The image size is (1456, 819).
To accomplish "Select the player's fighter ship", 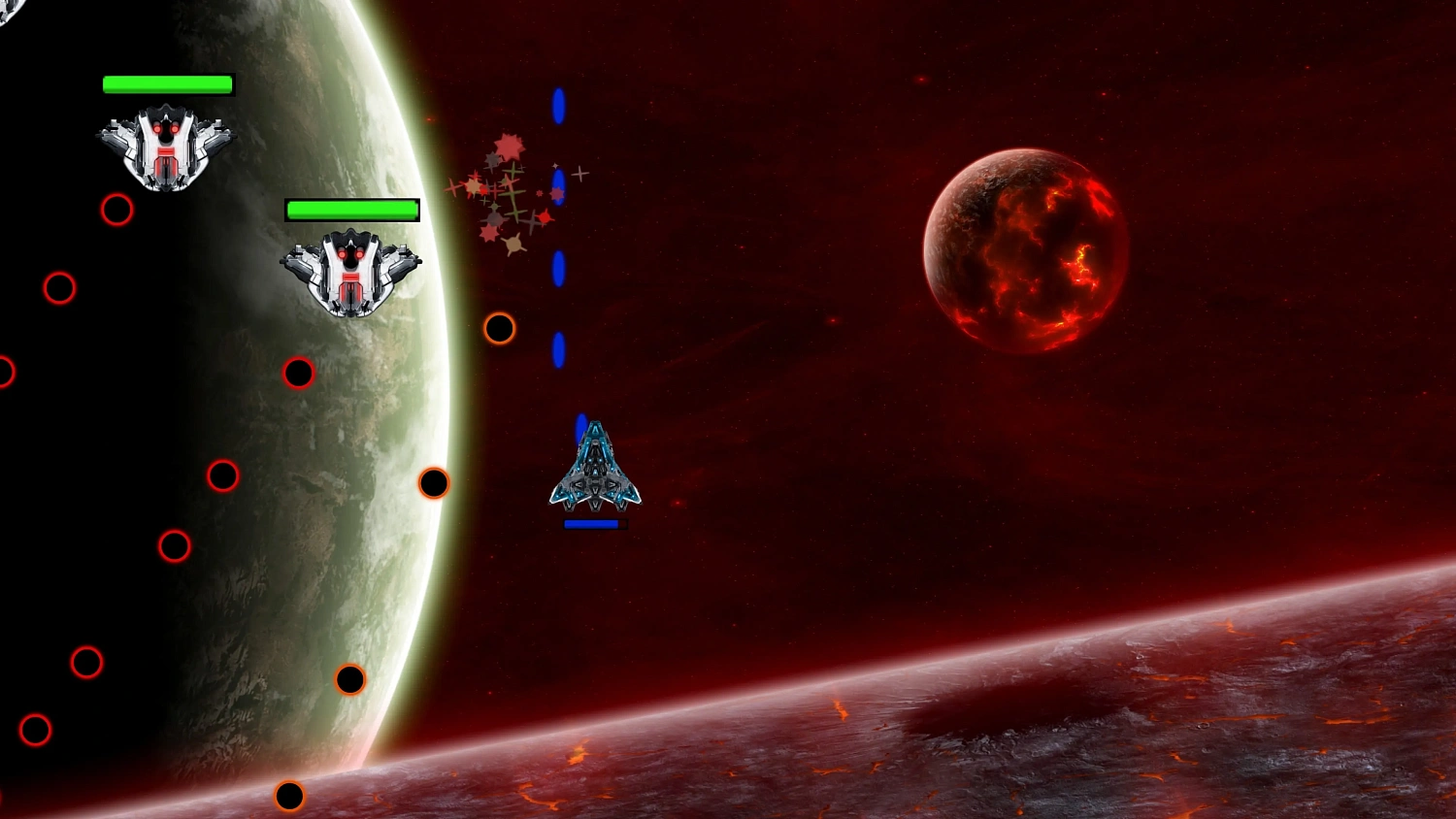I will coord(594,471).
